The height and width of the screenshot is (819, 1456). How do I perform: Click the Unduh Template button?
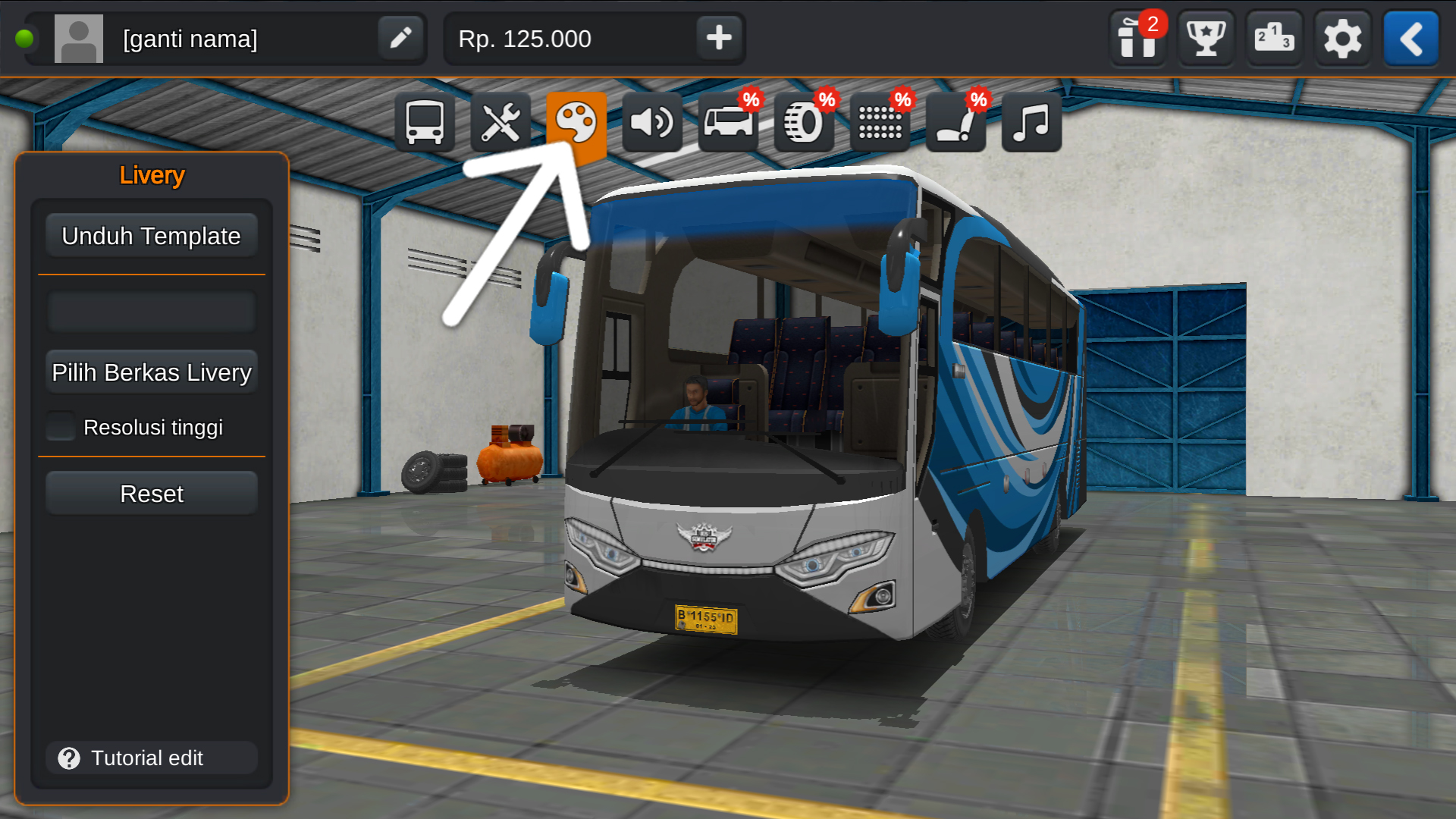(151, 235)
